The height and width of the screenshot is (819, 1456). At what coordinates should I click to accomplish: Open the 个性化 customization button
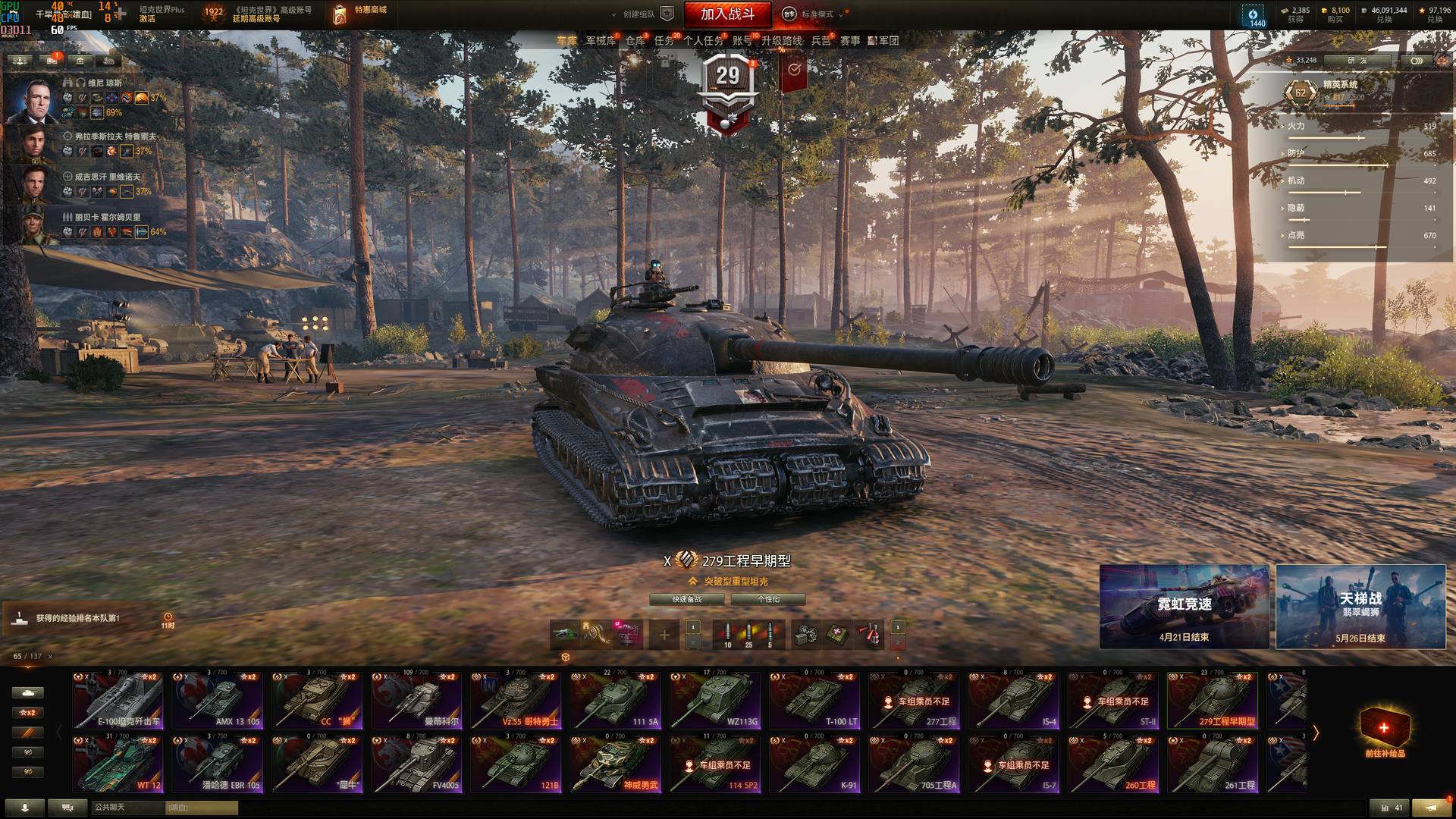pos(767,599)
